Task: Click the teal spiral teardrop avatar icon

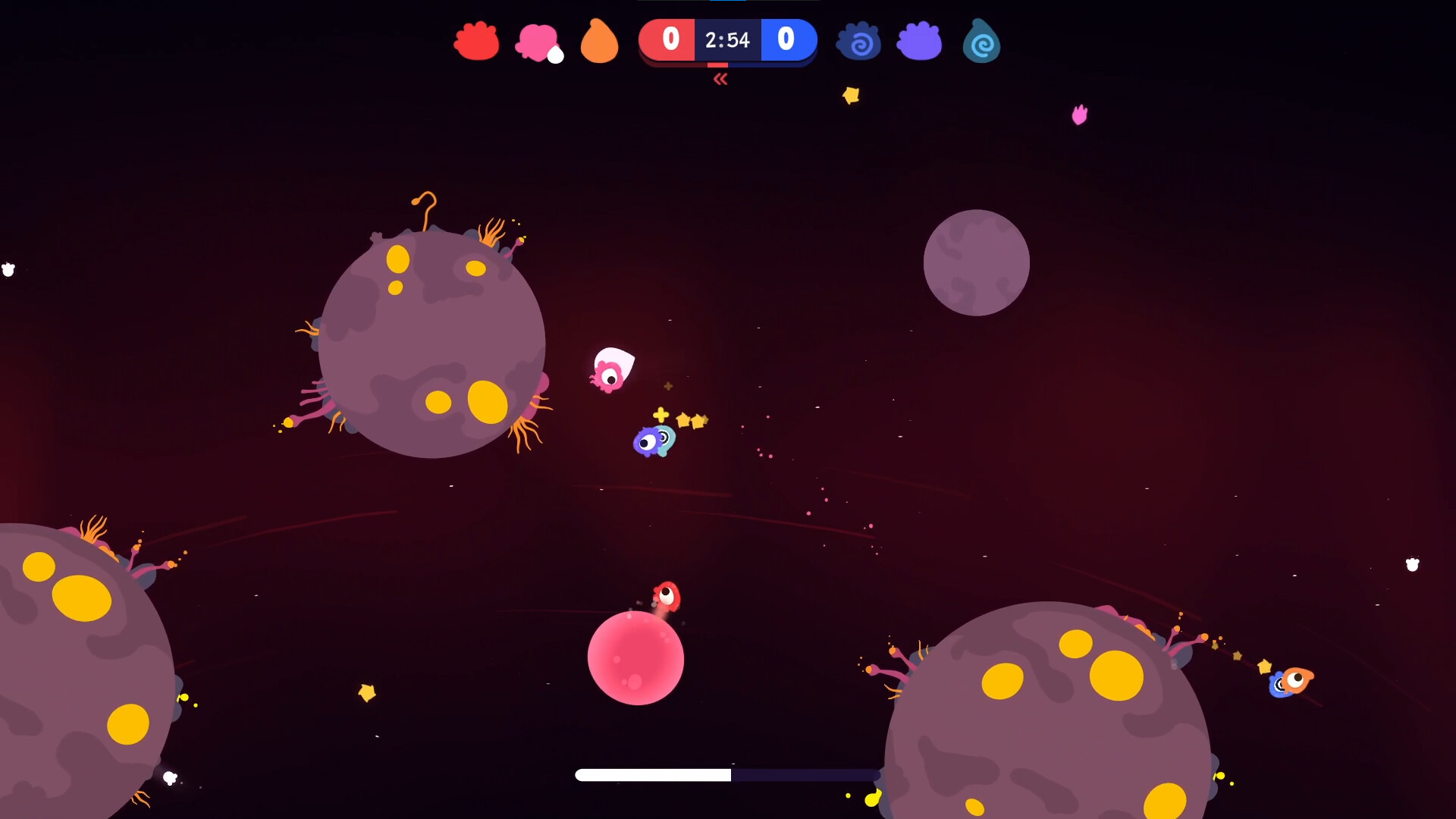Action: point(981,42)
